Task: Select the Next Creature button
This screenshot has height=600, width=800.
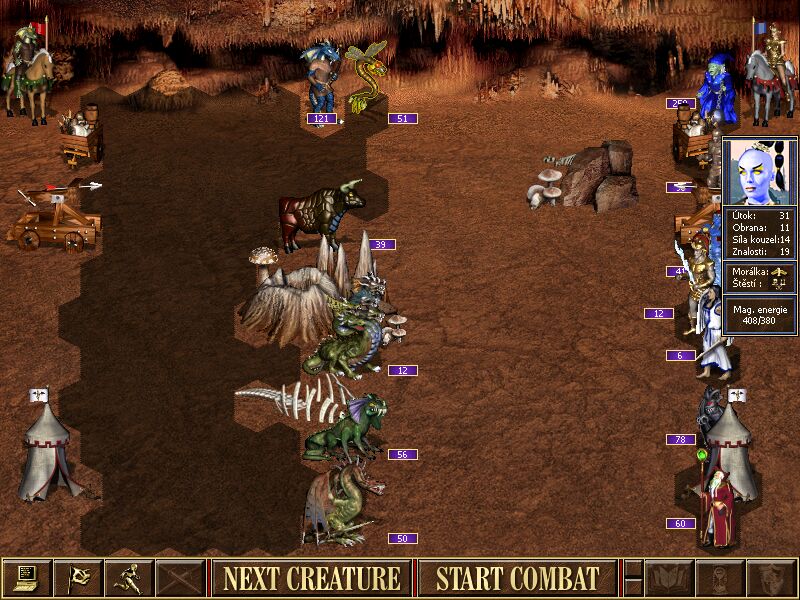Action: [311, 578]
